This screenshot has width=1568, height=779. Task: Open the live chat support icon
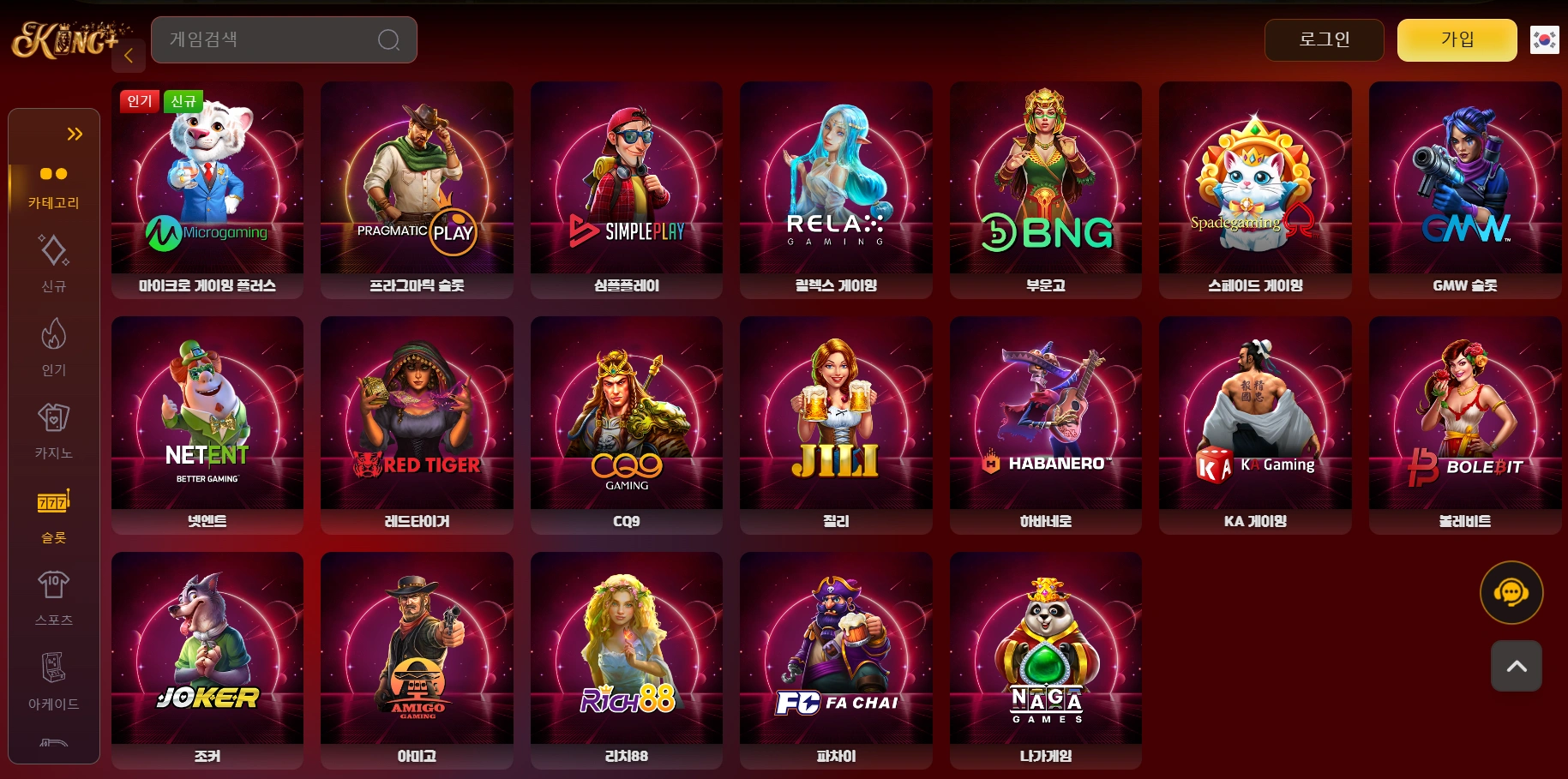click(1511, 592)
